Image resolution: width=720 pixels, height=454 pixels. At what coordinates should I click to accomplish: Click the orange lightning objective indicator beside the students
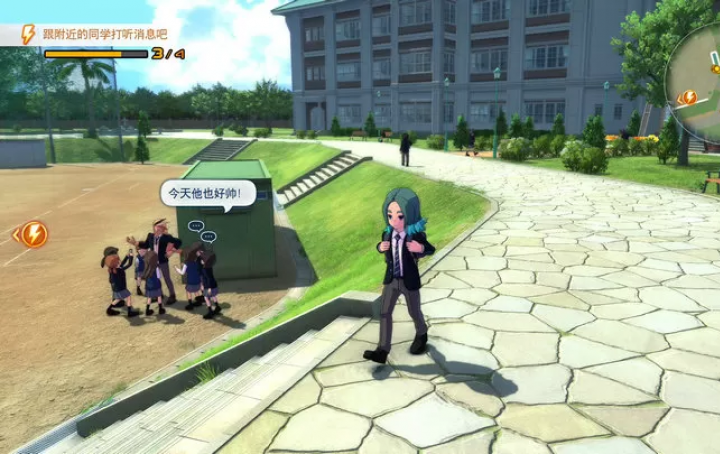tap(33, 234)
